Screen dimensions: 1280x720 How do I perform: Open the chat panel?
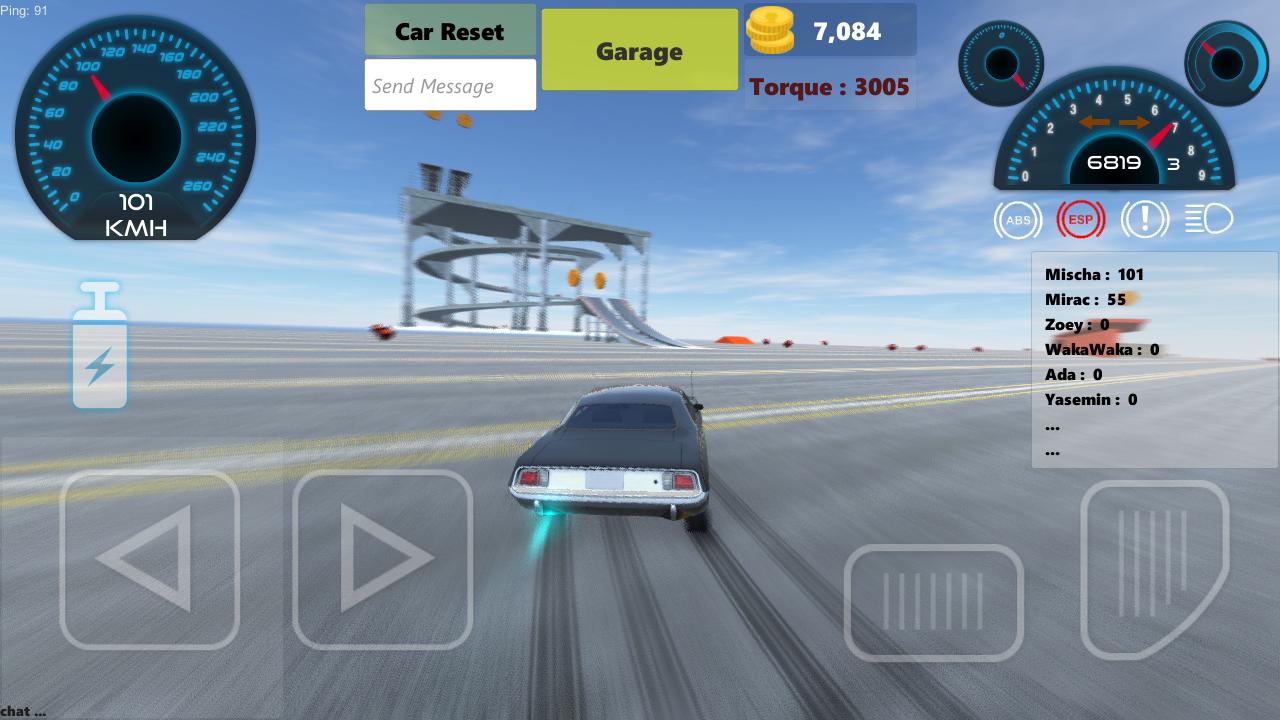20,710
